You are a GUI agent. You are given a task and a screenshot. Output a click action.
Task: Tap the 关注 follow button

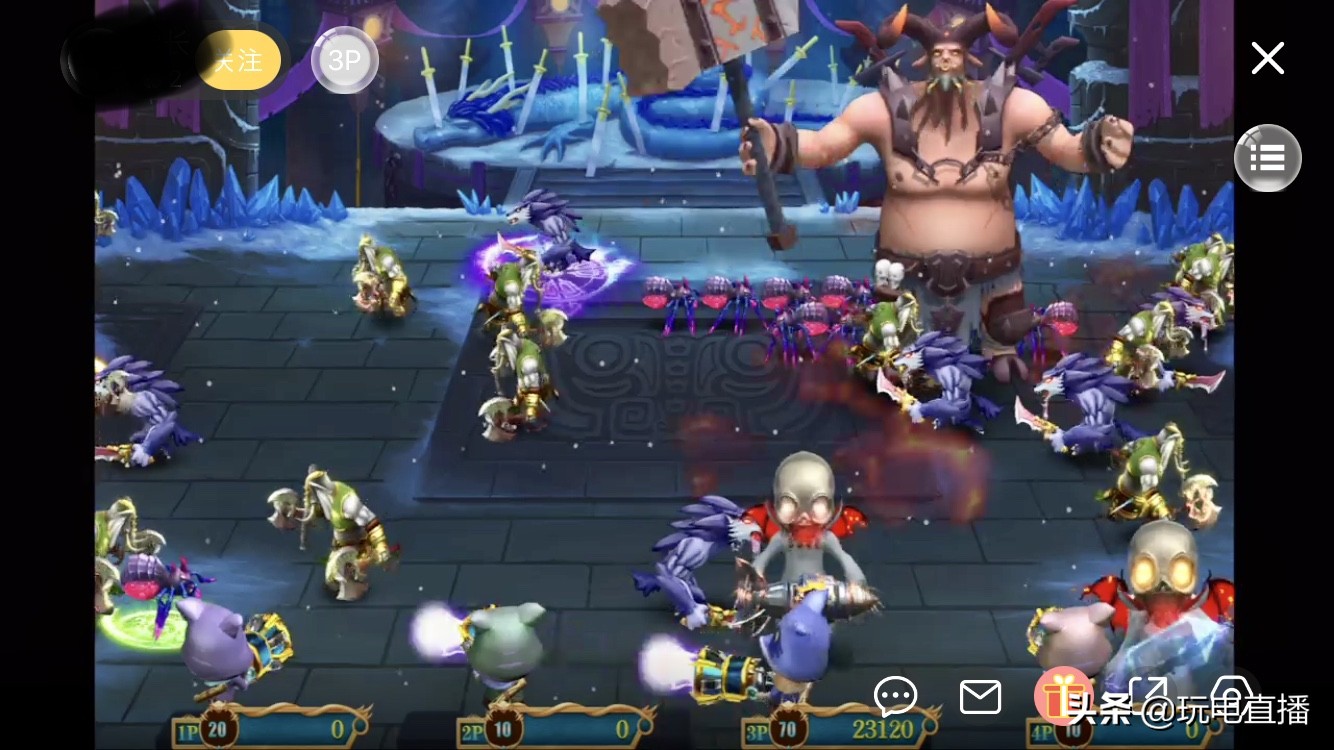pyautogui.click(x=238, y=60)
